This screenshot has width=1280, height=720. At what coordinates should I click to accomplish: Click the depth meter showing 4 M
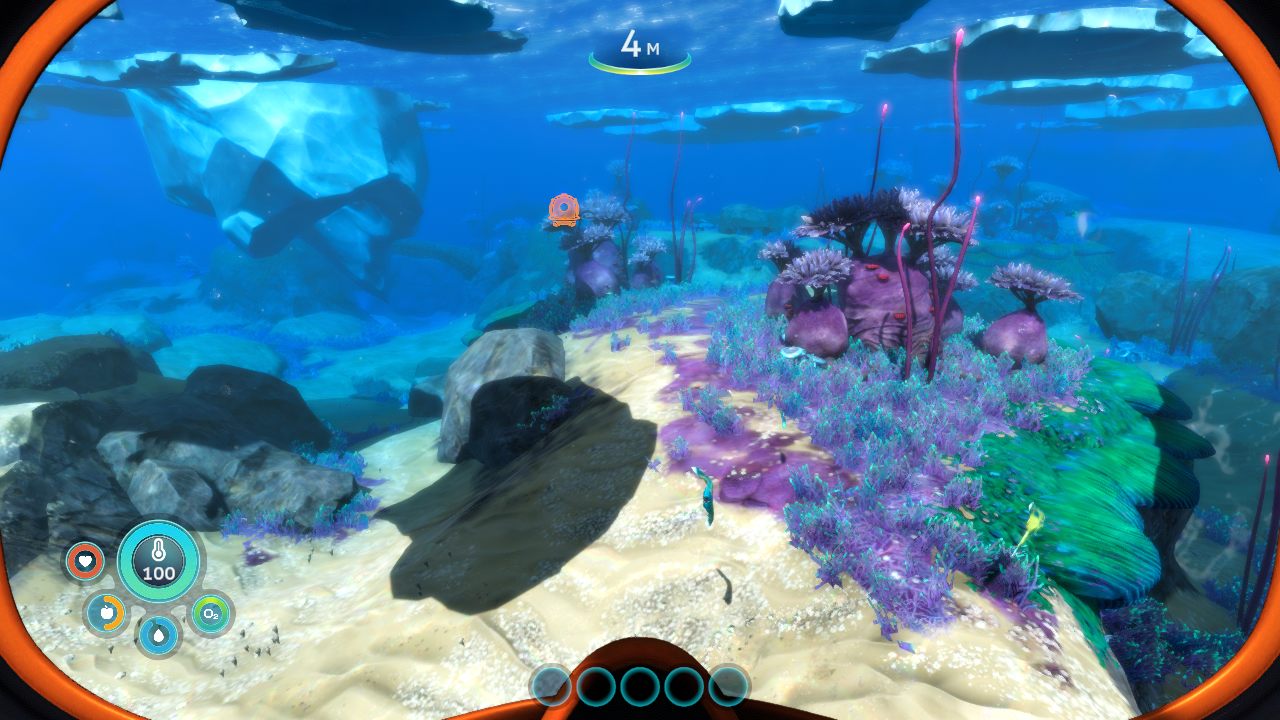[640, 44]
